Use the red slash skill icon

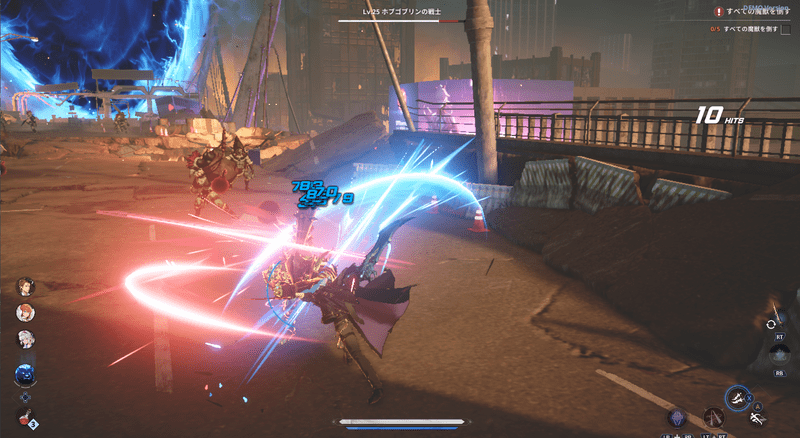pos(713,416)
